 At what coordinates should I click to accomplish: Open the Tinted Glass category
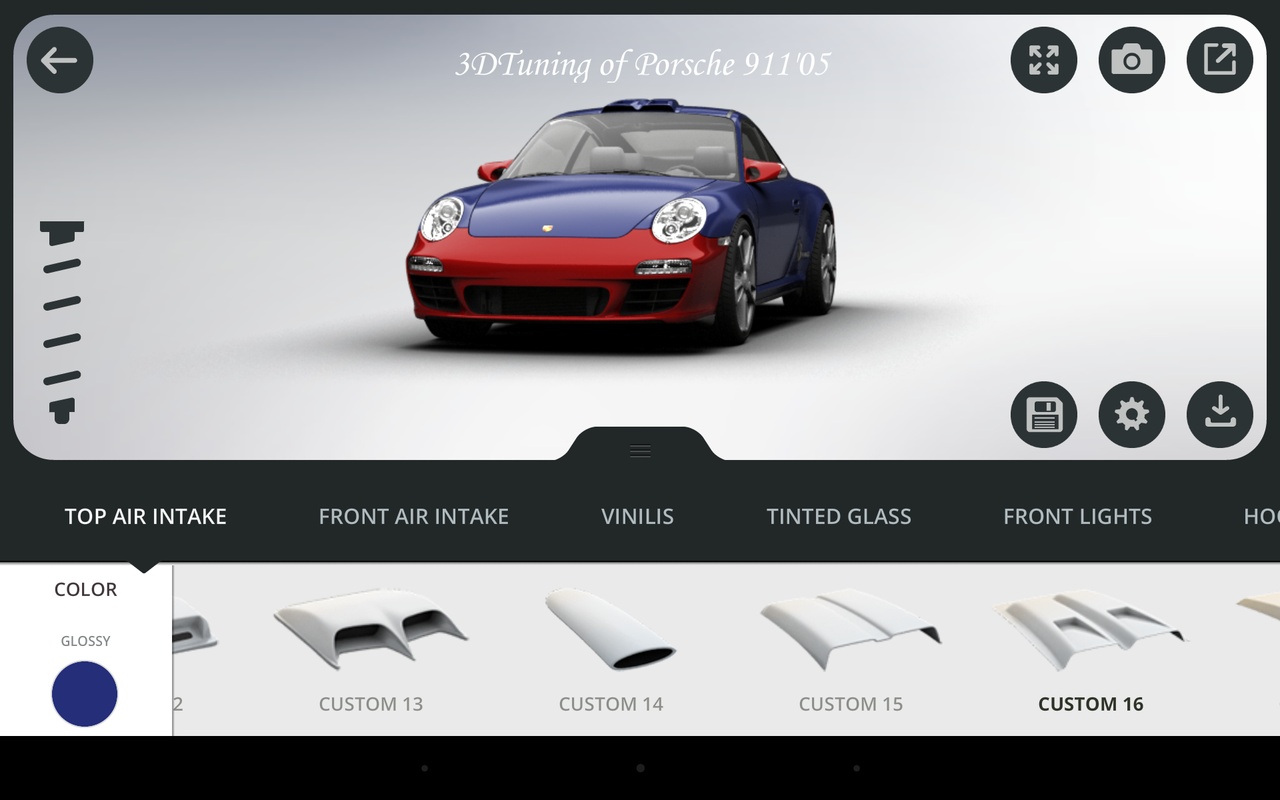pos(838,516)
